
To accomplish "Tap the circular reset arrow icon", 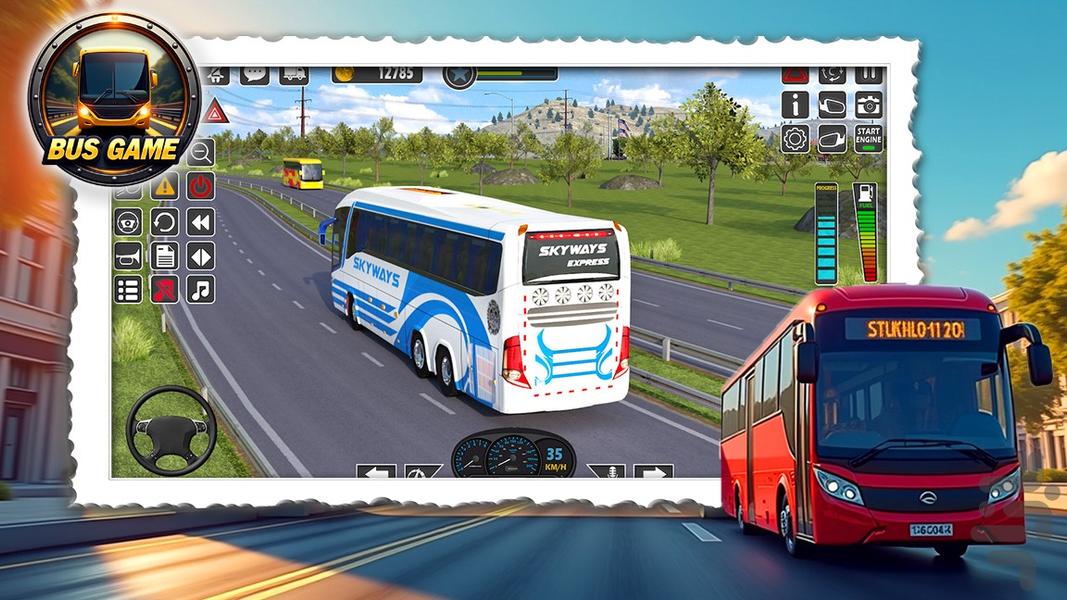I will [165, 221].
